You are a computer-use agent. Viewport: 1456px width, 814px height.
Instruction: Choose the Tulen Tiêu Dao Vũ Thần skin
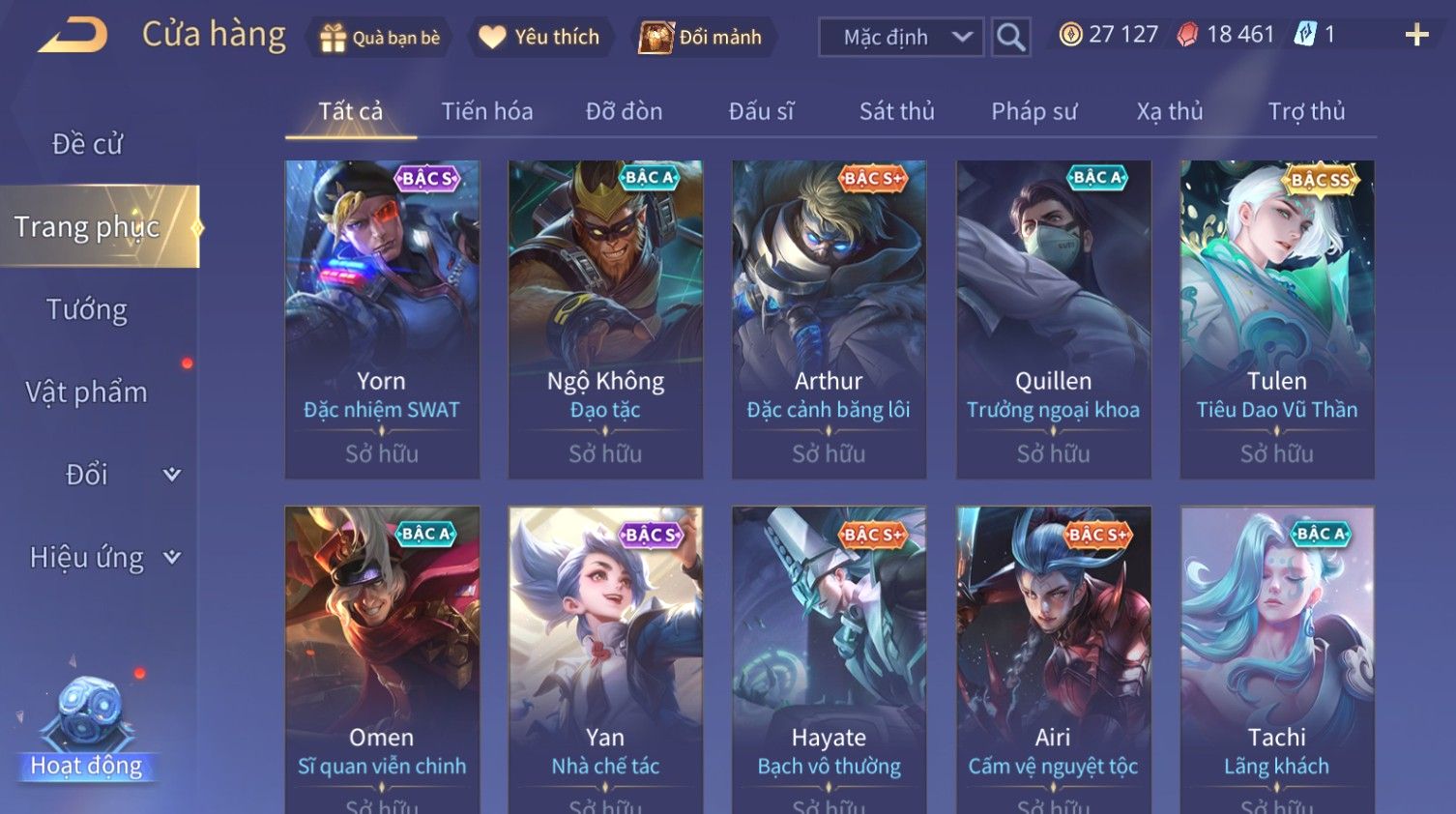tap(1276, 319)
